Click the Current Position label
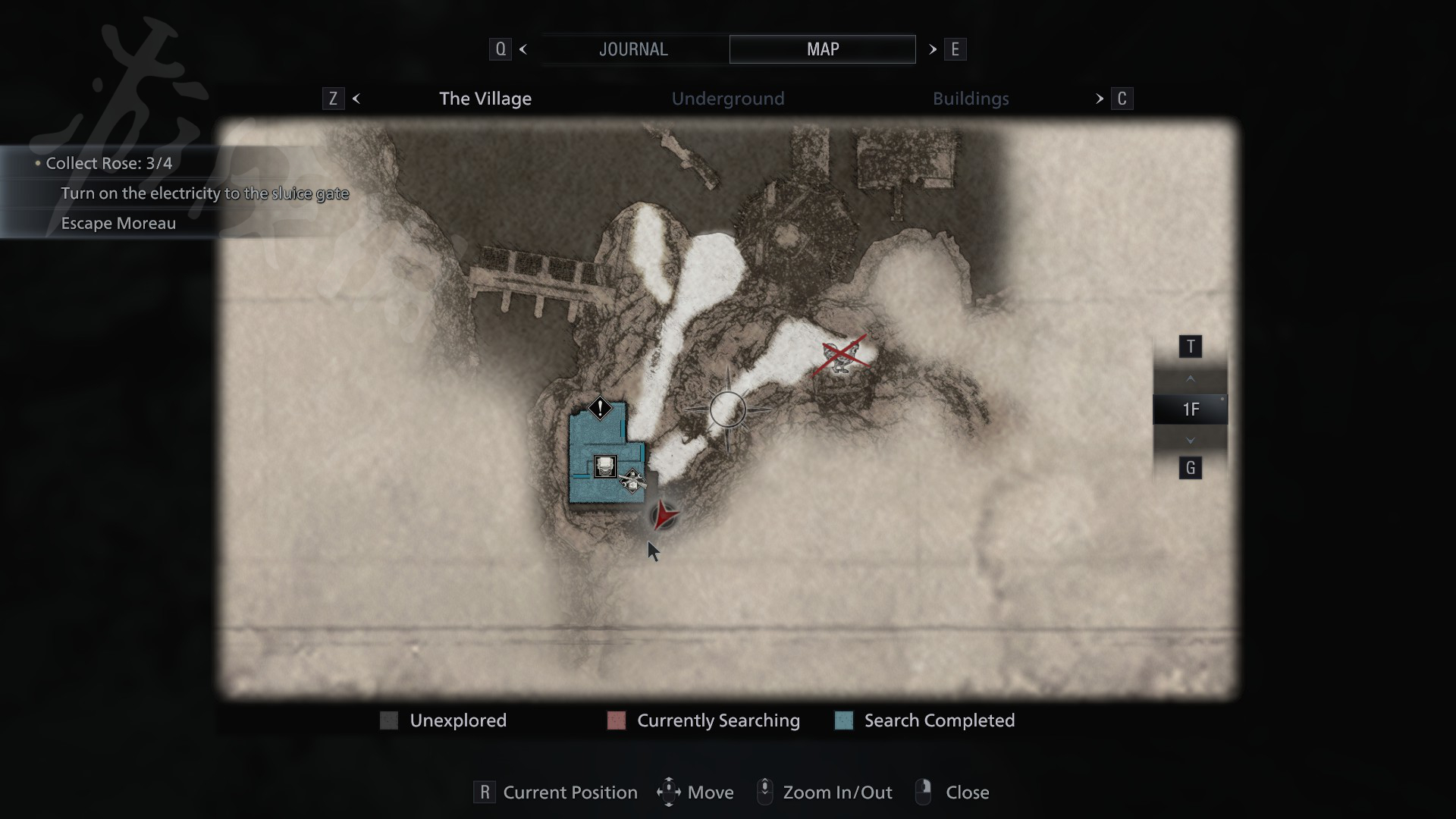The width and height of the screenshot is (1456, 819). [570, 792]
